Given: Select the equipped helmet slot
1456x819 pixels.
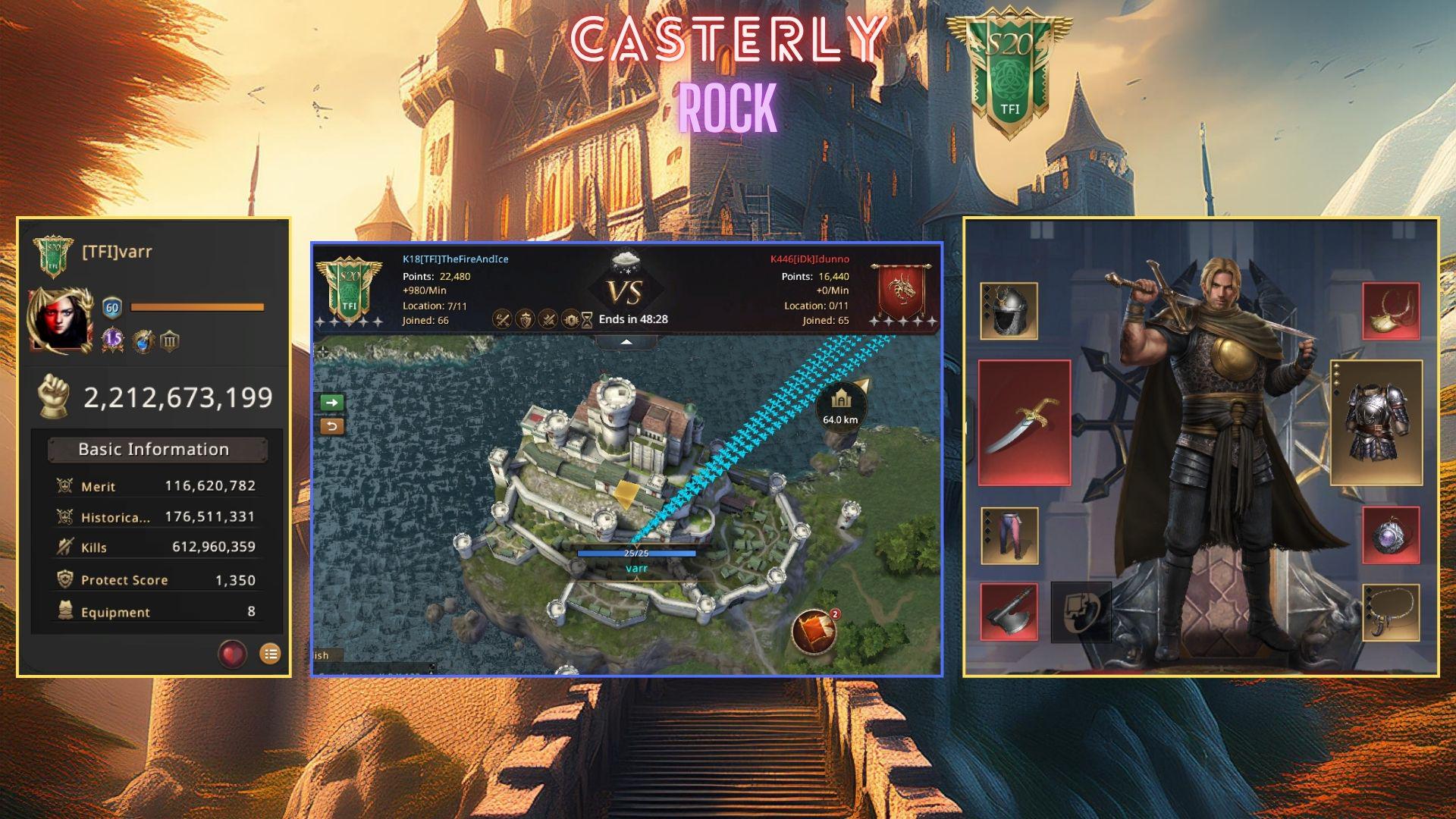Looking at the screenshot, I should pos(1009,312).
